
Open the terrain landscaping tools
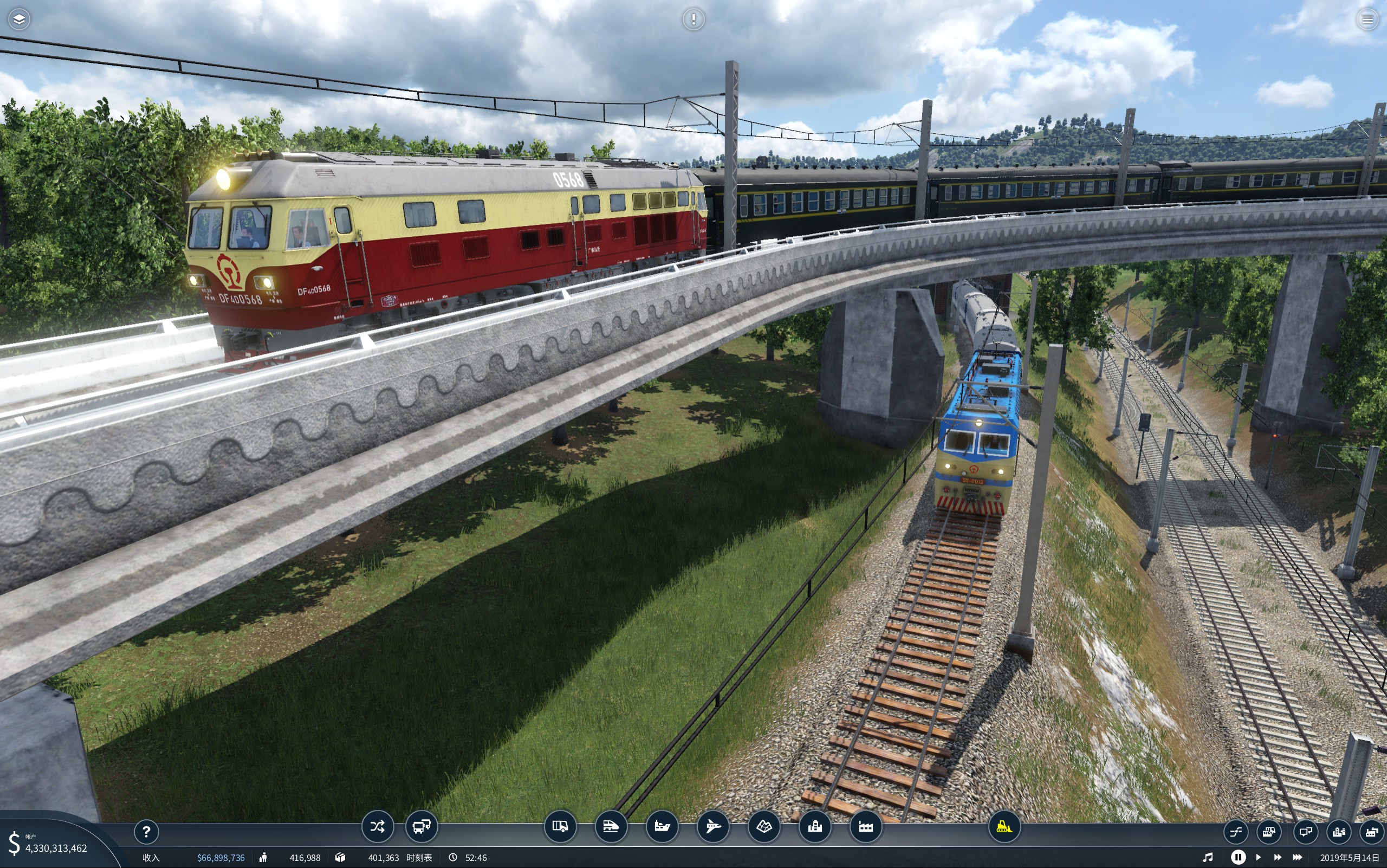(764, 827)
